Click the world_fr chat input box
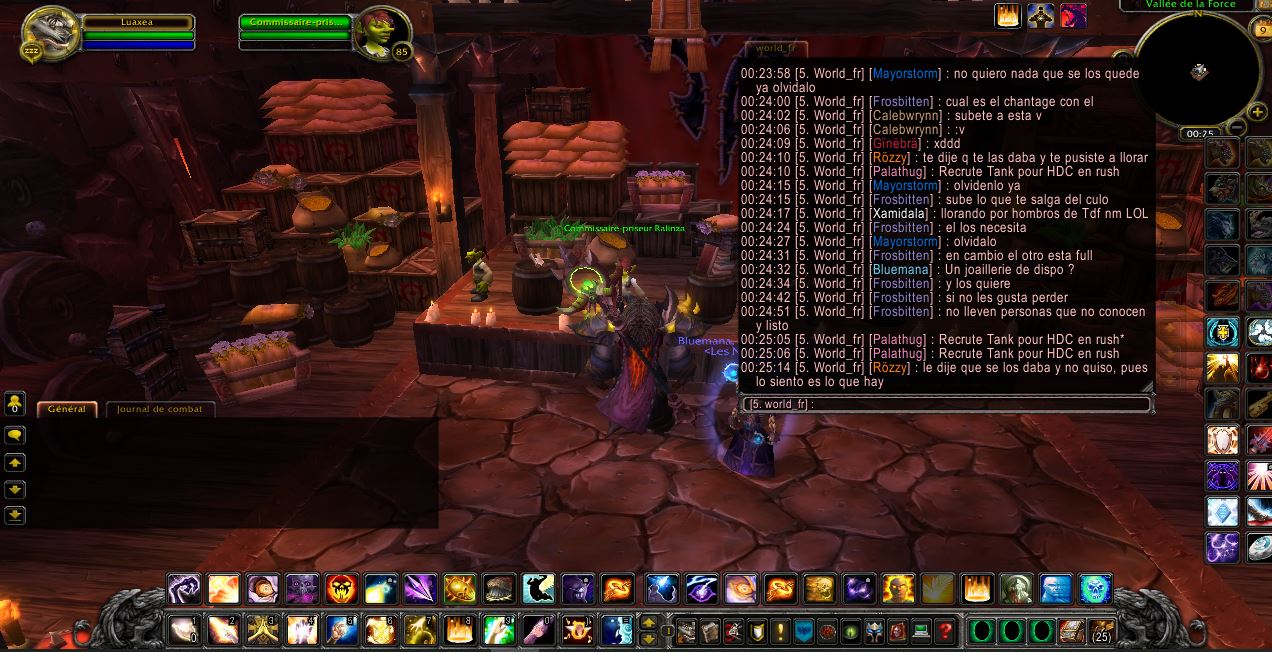Screen dimensions: 1272x652 [x=947, y=404]
